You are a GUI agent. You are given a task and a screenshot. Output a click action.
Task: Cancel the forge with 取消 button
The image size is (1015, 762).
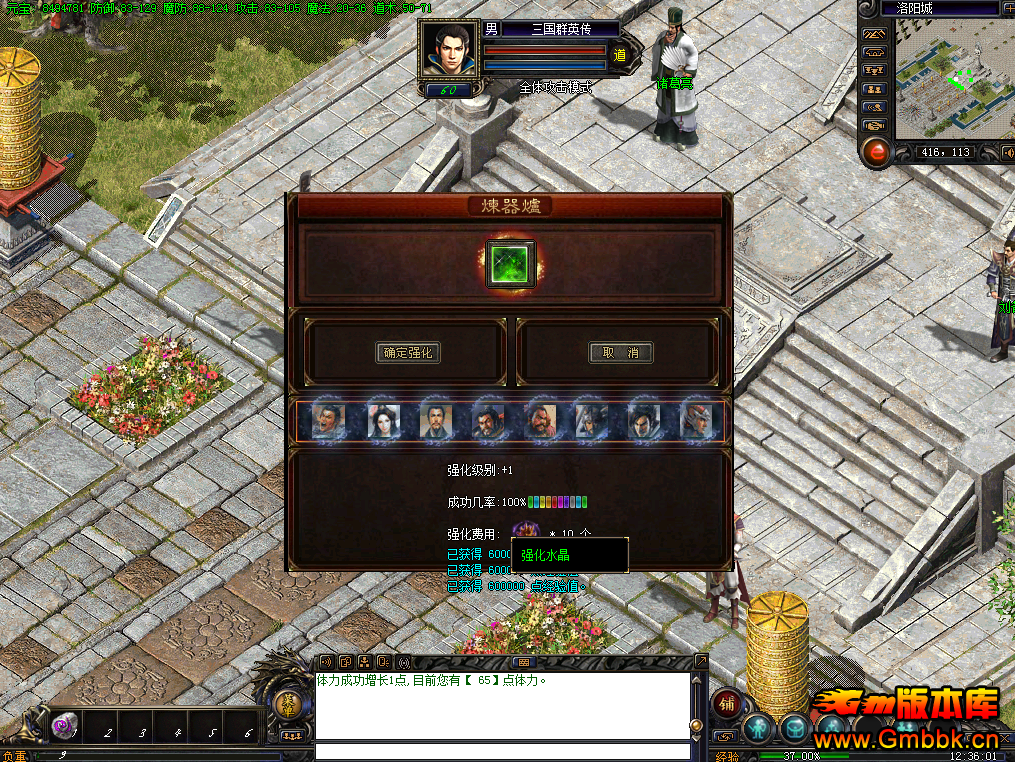[x=620, y=352]
